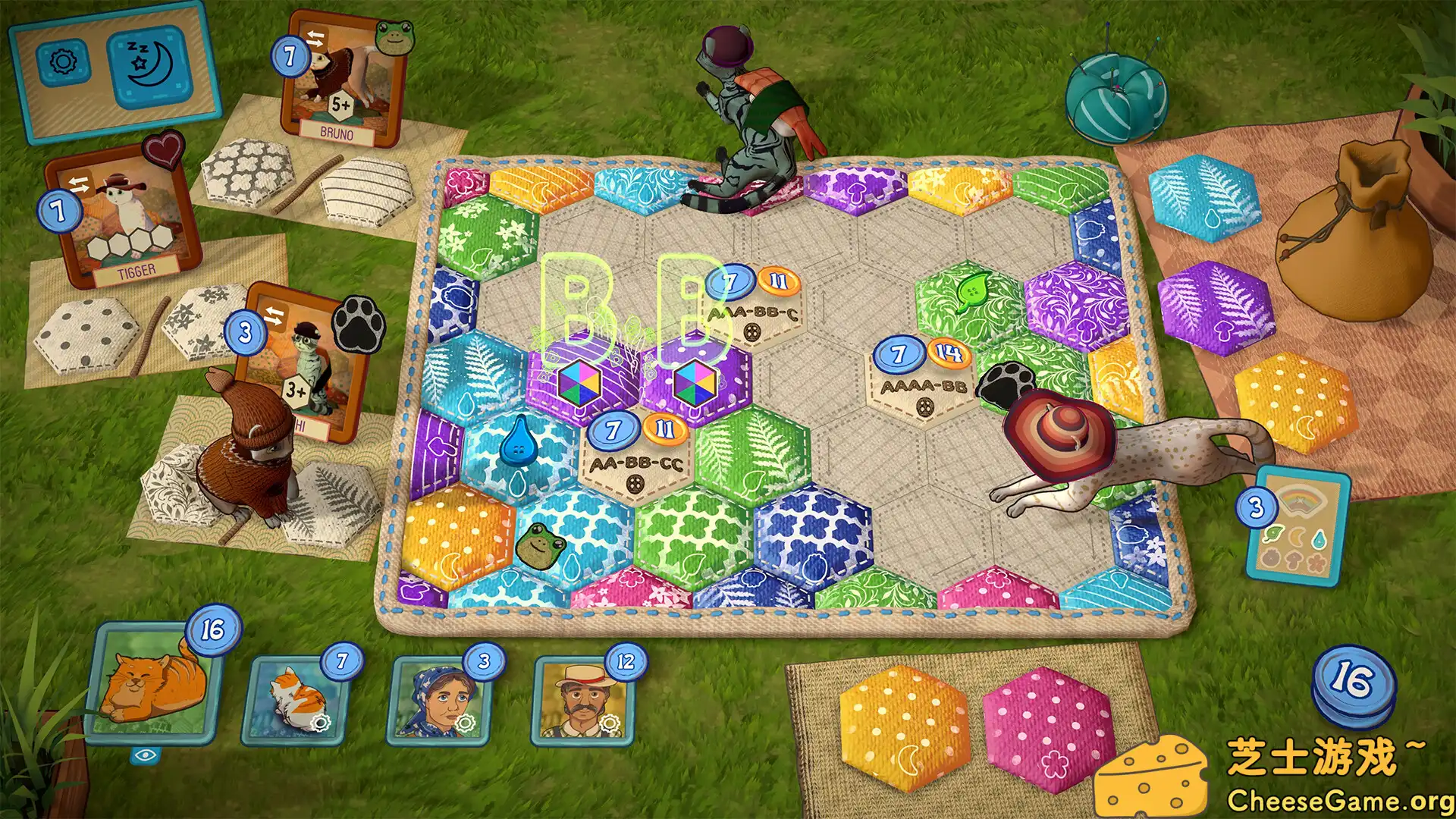Open the settings gear panel
The width and height of the screenshot is (1456, 819).
click(x=64, y=61)
